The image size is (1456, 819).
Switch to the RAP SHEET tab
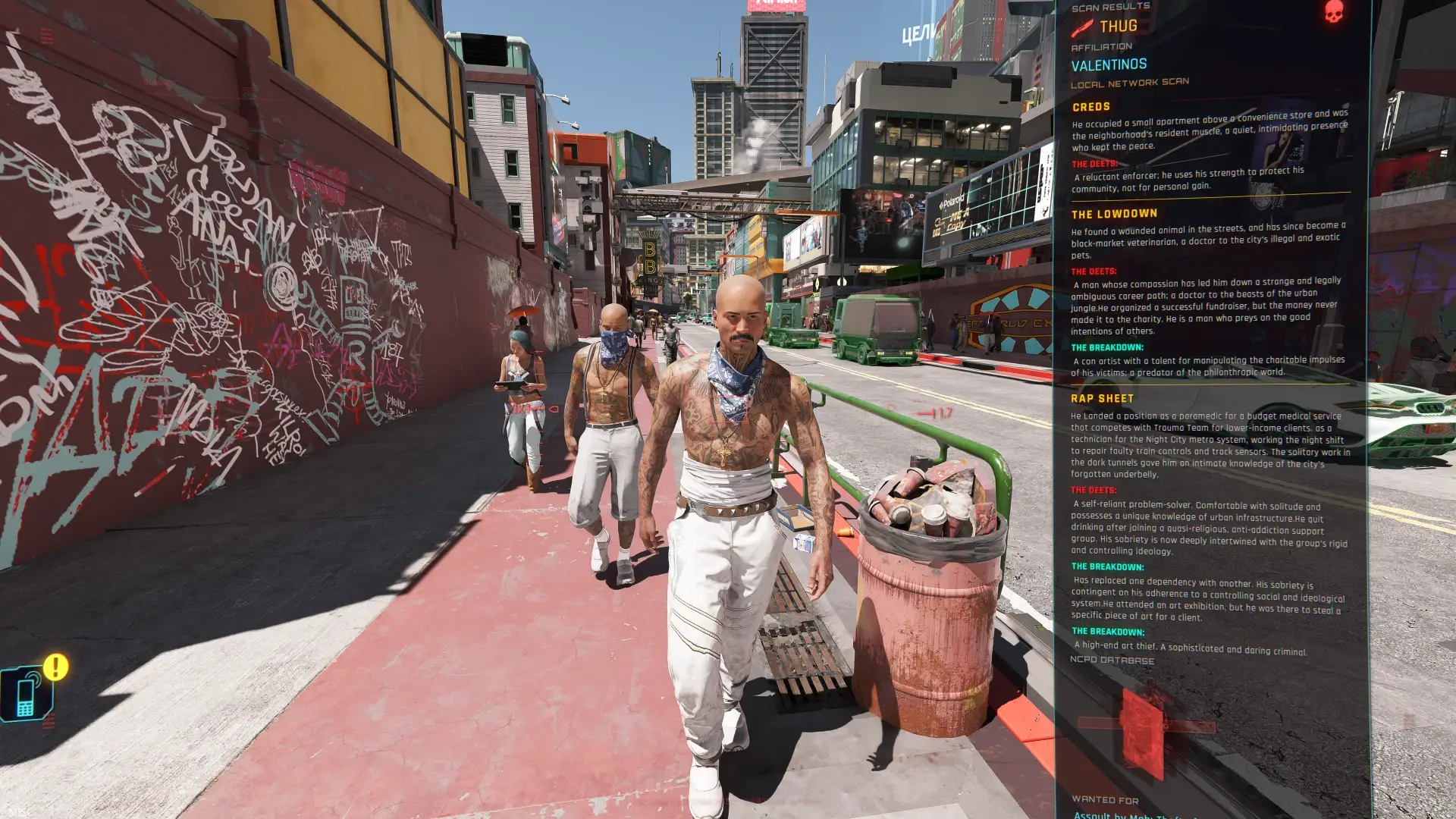1102,398
